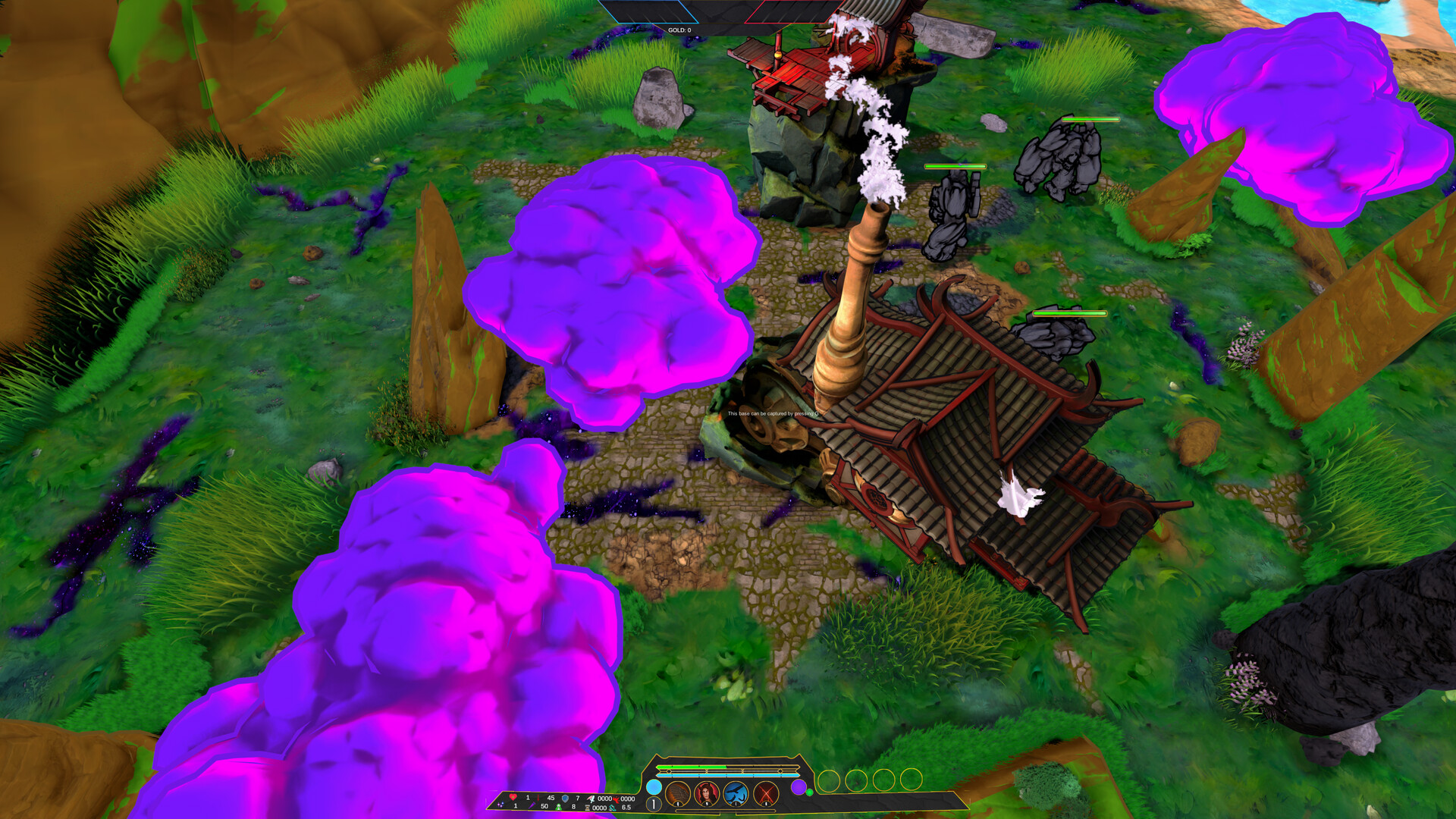
Task: Toggle the small green status orb
Action: click(x=810, y=791)
